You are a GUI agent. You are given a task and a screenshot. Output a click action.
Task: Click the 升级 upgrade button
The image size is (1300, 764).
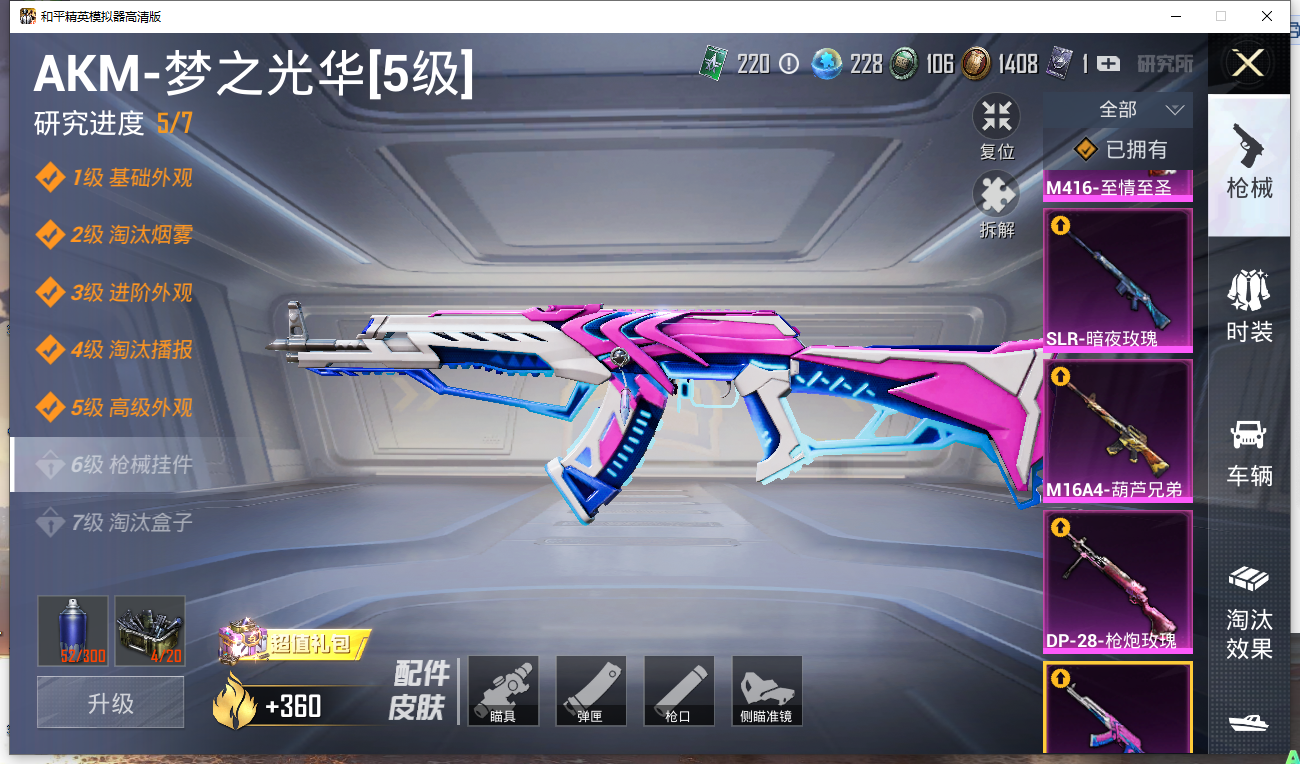click(110, 702)
